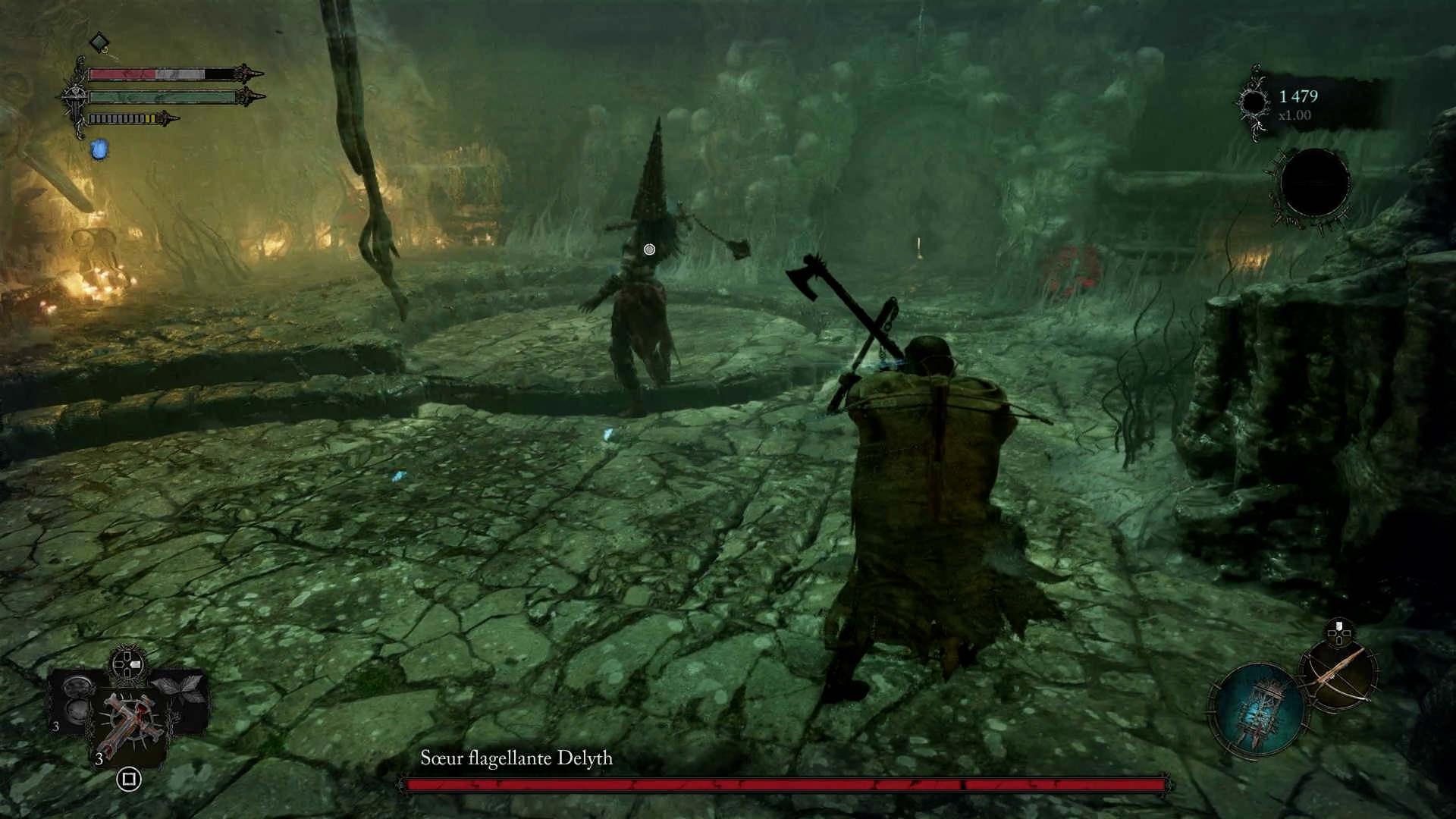Choose the grey stones consumable slot
The image size is (1456, 819).
(77, 699)
